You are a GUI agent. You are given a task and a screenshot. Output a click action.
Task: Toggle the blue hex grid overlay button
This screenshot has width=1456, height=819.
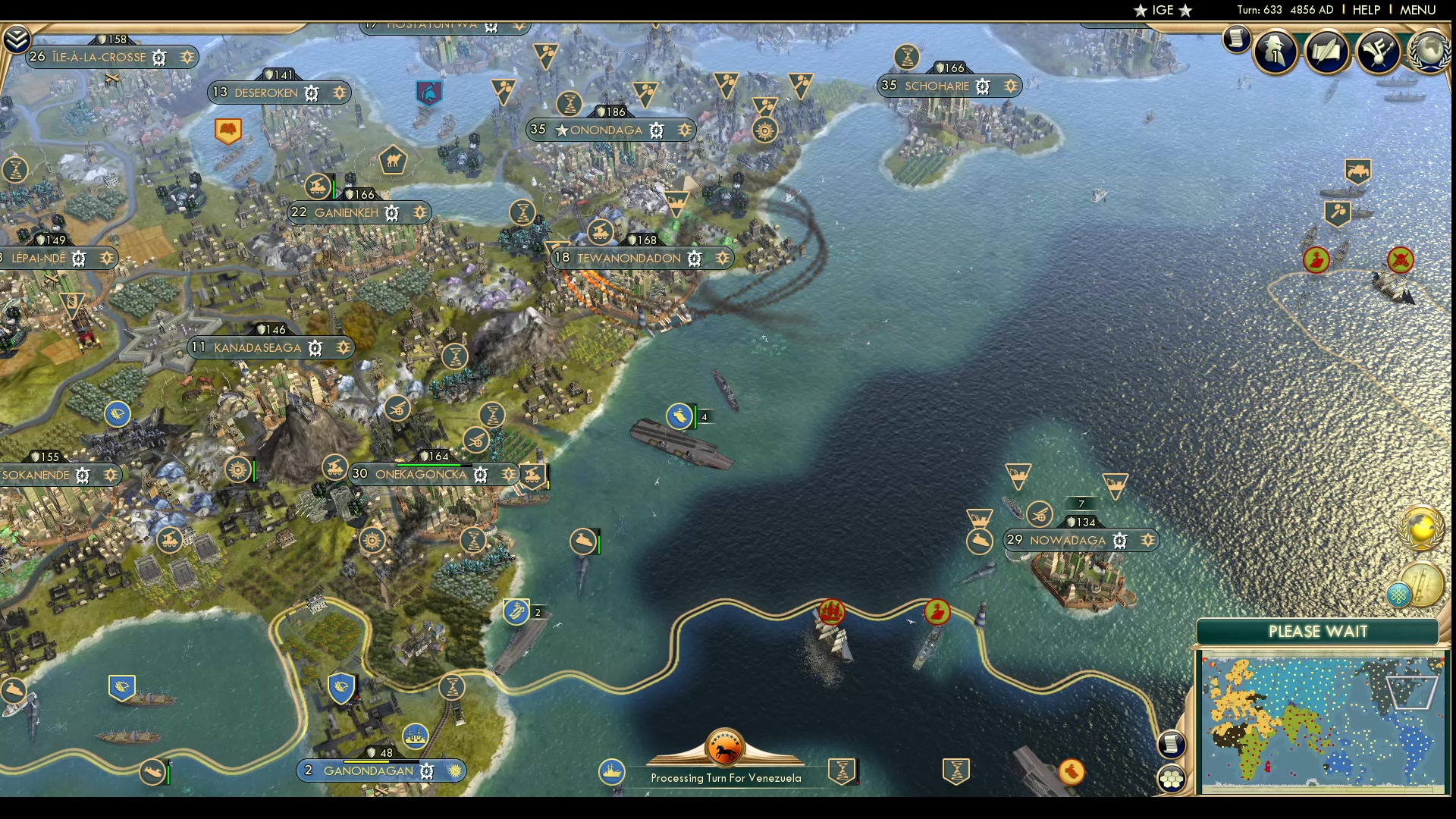click(1400, 594)
